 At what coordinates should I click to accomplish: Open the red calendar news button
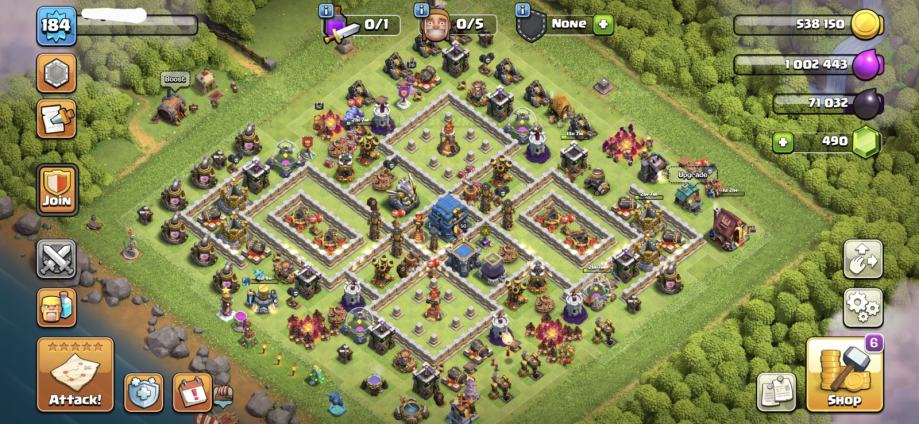(x=191, y=391)
